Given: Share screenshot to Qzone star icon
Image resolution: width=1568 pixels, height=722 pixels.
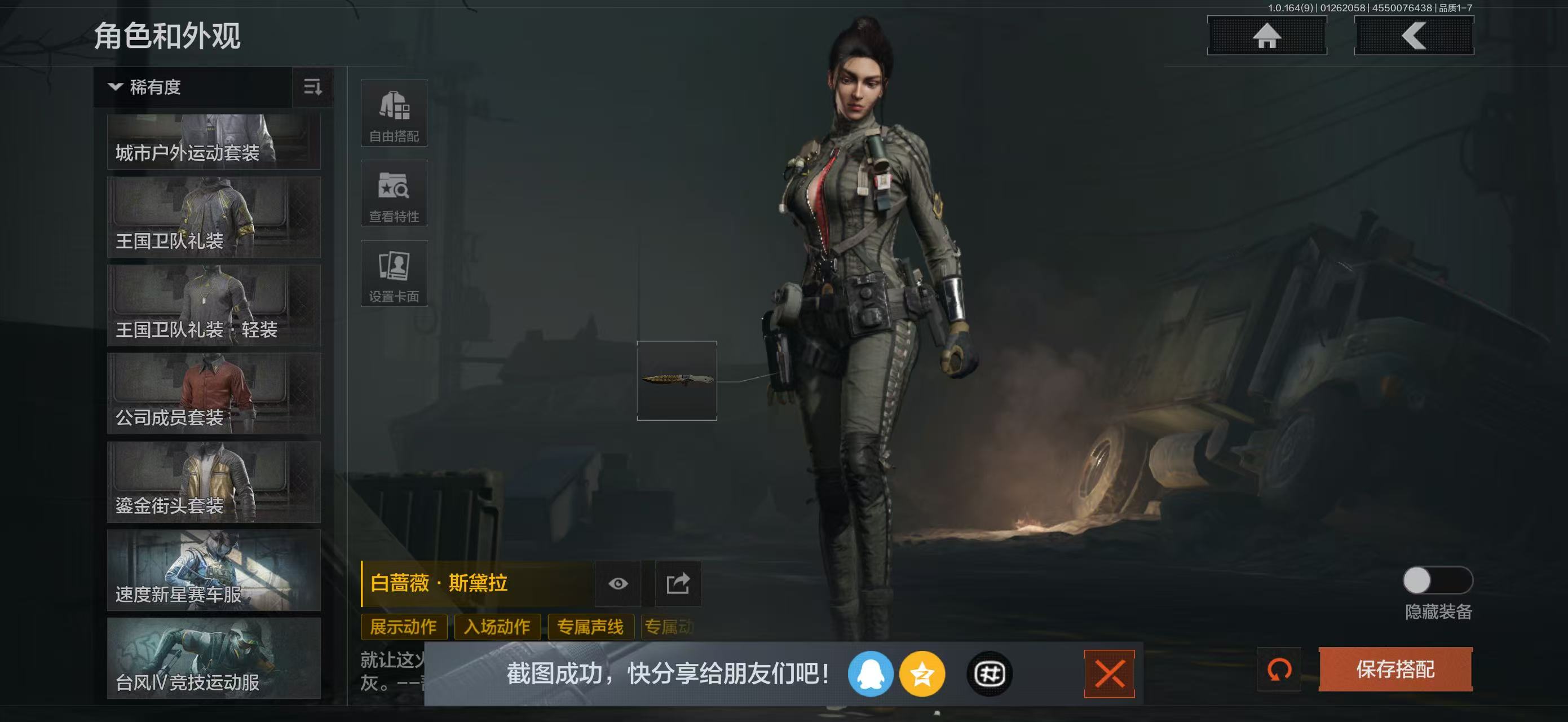Looking at the screenshot, I should [924, 674].
